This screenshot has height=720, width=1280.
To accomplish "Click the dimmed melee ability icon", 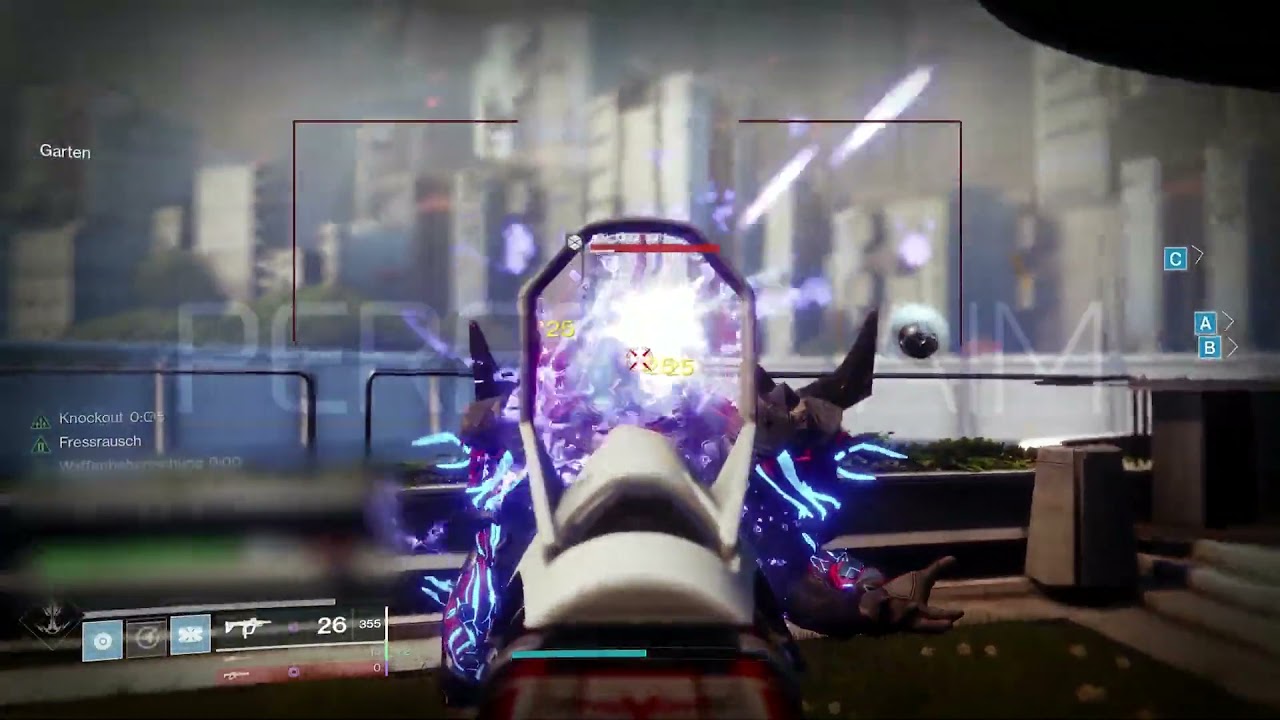I will [x=146, y=638].
